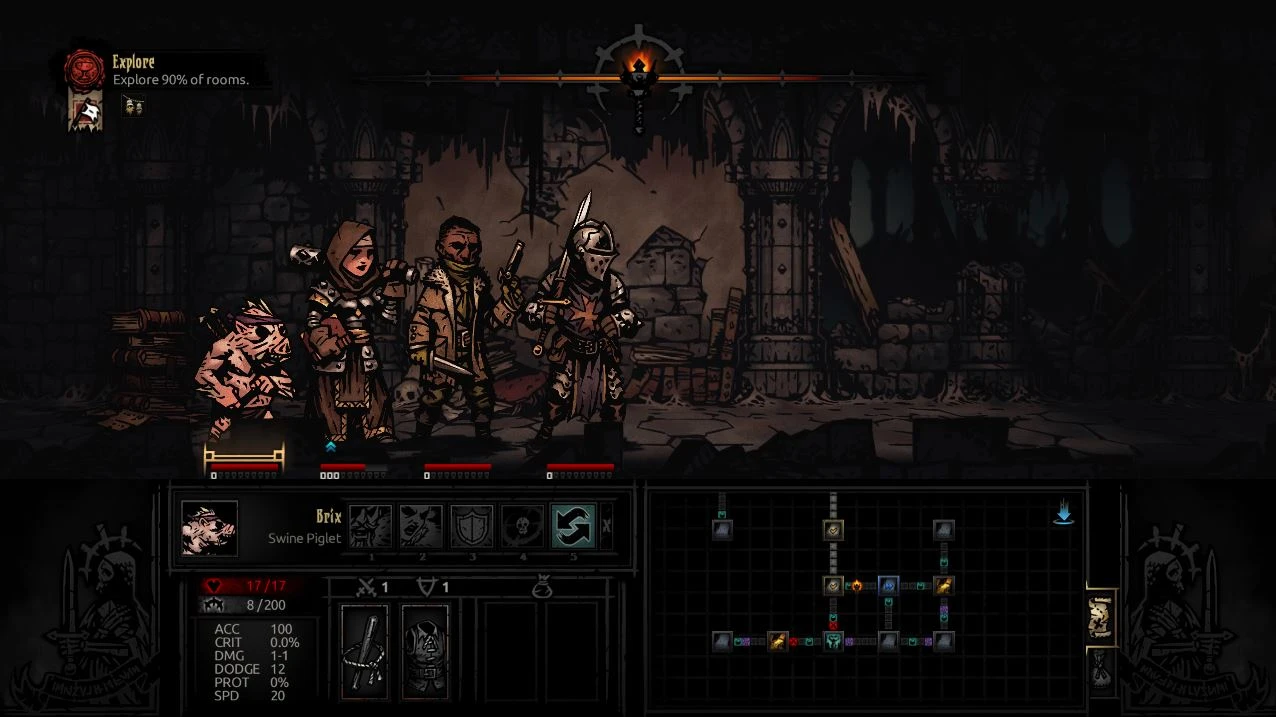Click the pass turn X button
Screen dimensions: 1276x717
click(607, 526)
